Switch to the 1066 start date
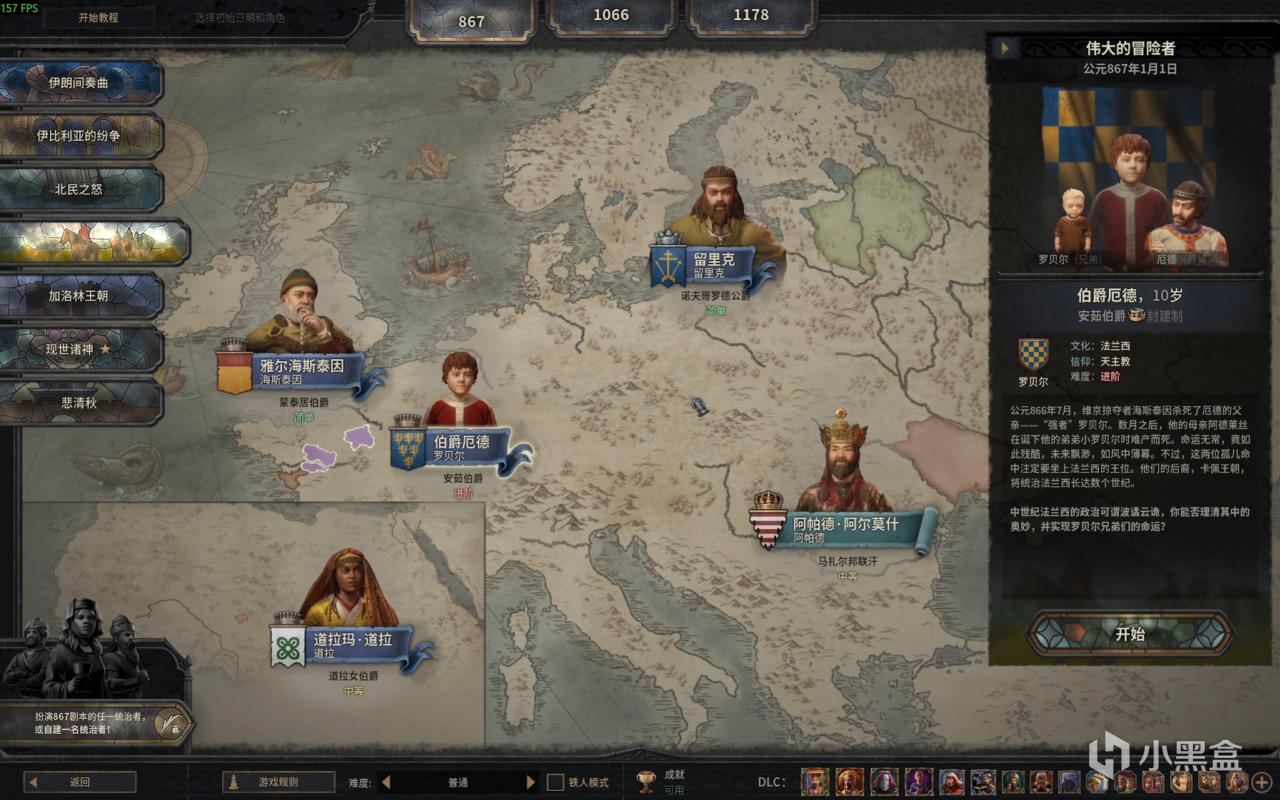This screenshot has height=800, width=1280. click(x=611, y=15)
